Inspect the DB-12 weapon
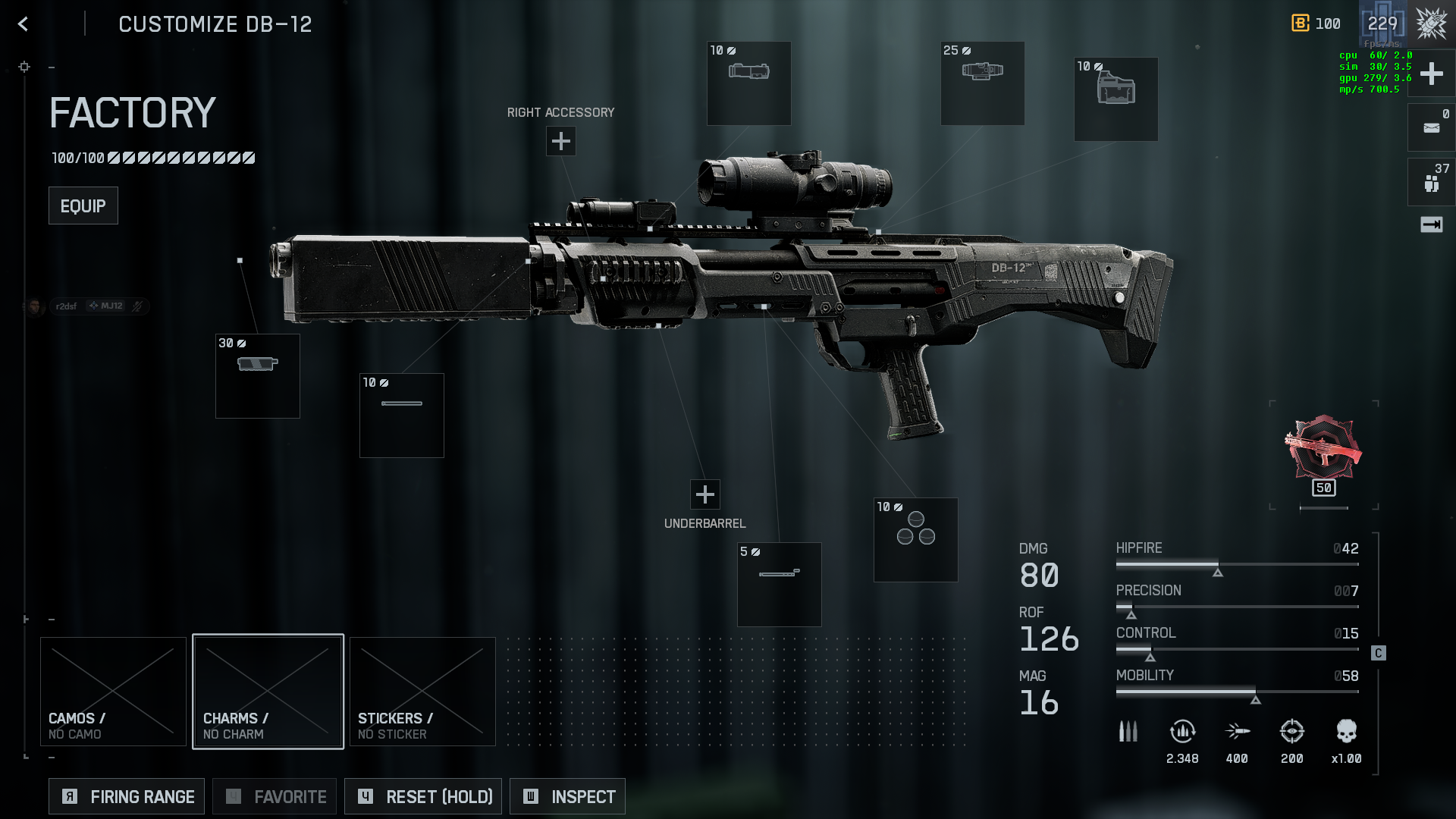This screenshot has height=819, width=1456. [x=567, y=796]
